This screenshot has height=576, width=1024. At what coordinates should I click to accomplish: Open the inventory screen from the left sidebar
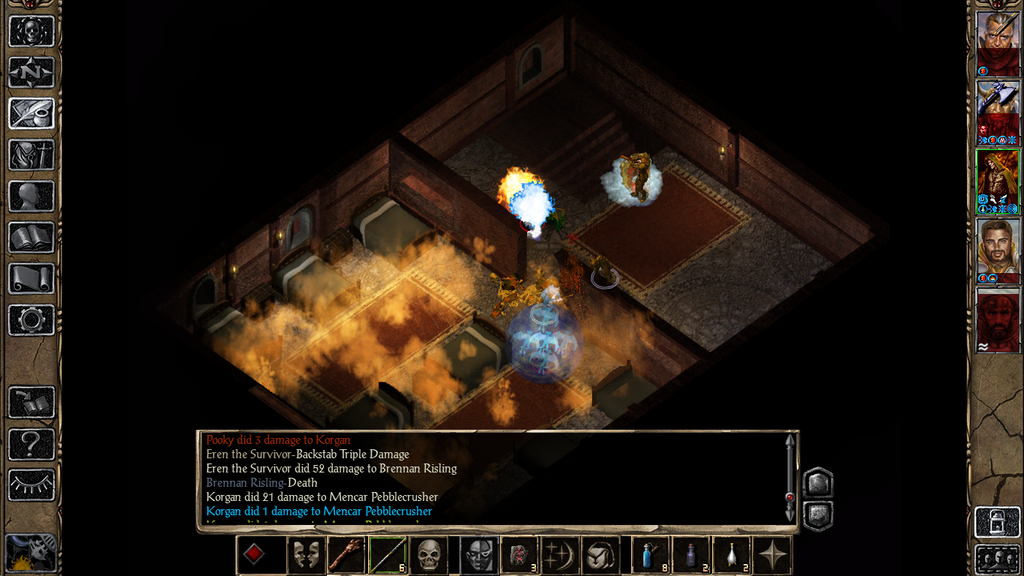[x=31, y=155]
